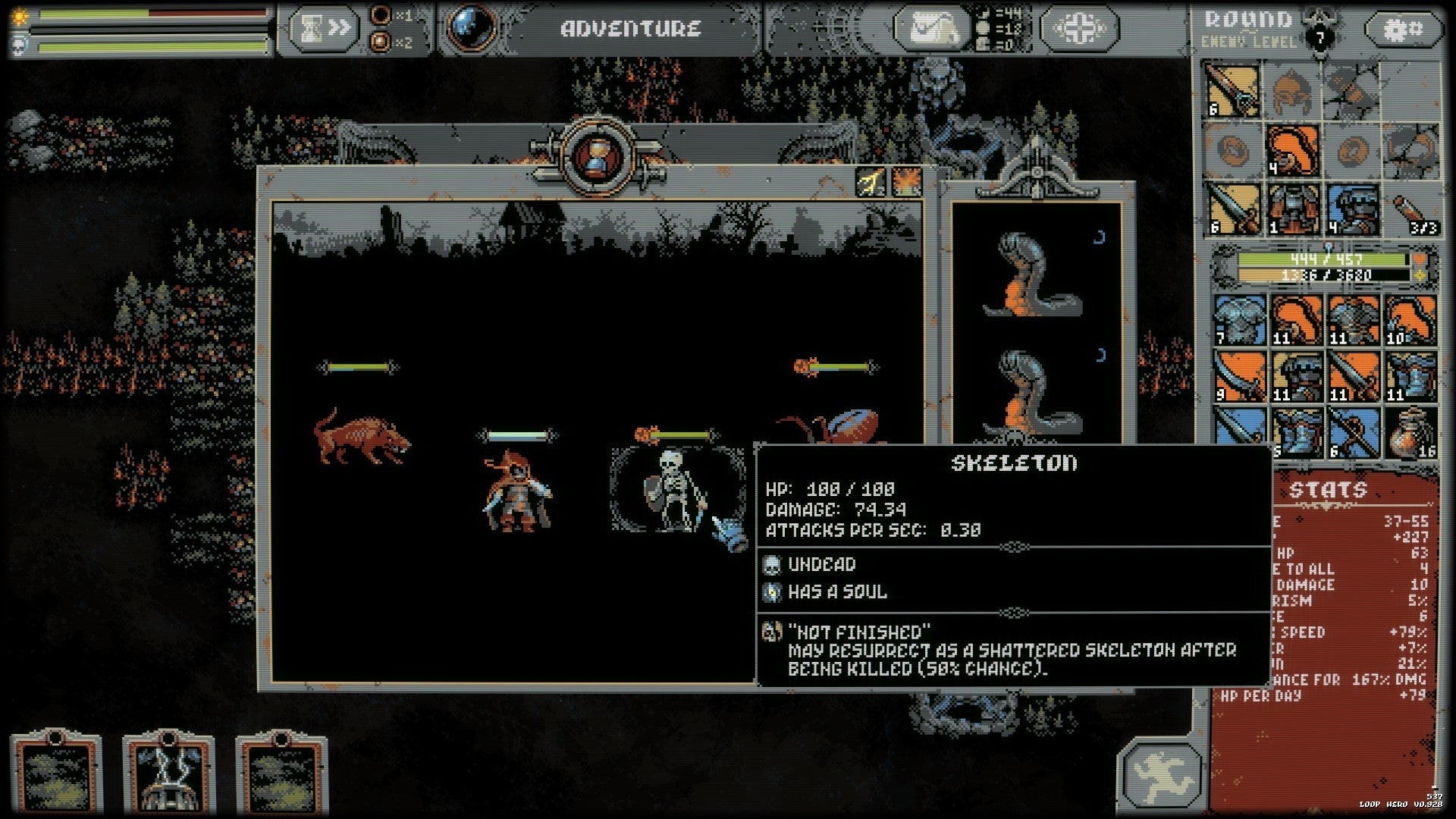The image size is (1456, 819).
Task: Toggle the lightning icon on the battle window
Action: 869,182
